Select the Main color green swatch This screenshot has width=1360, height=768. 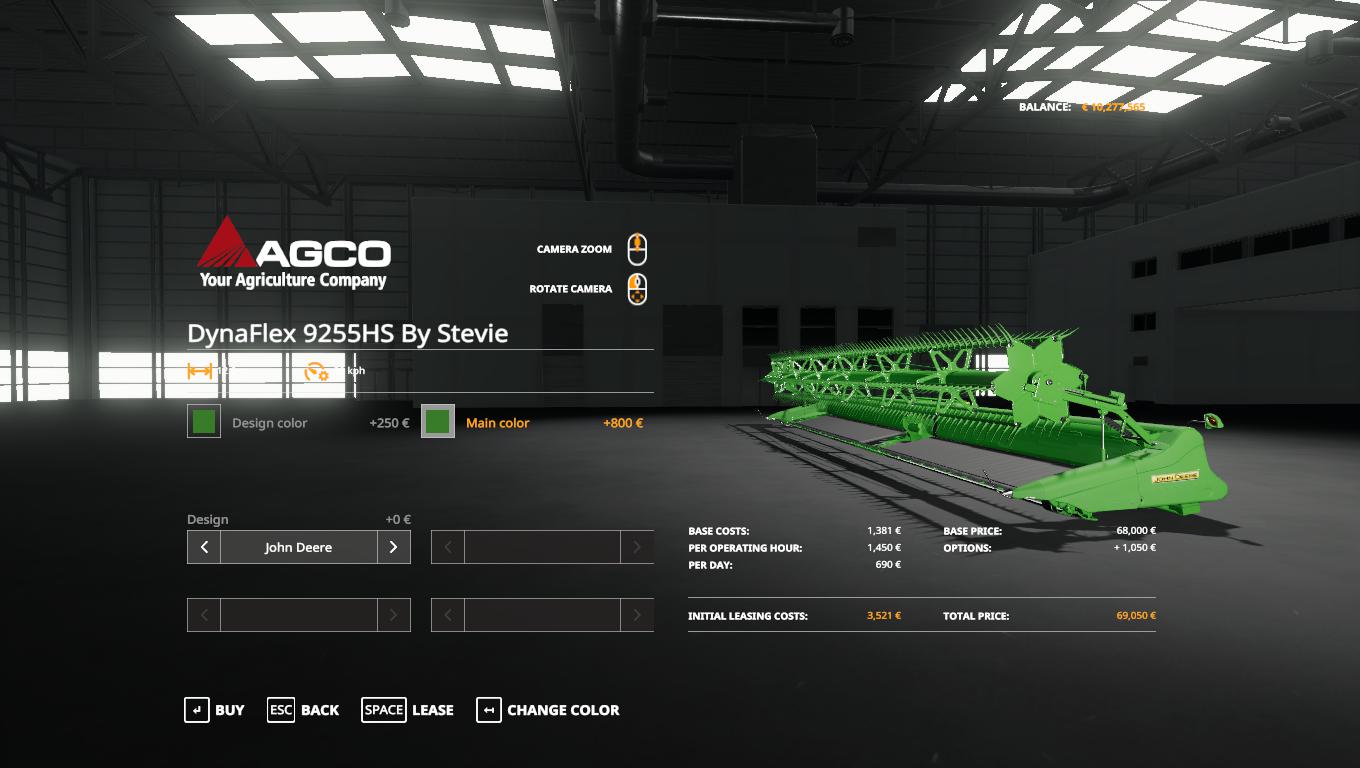click(438, 422)
